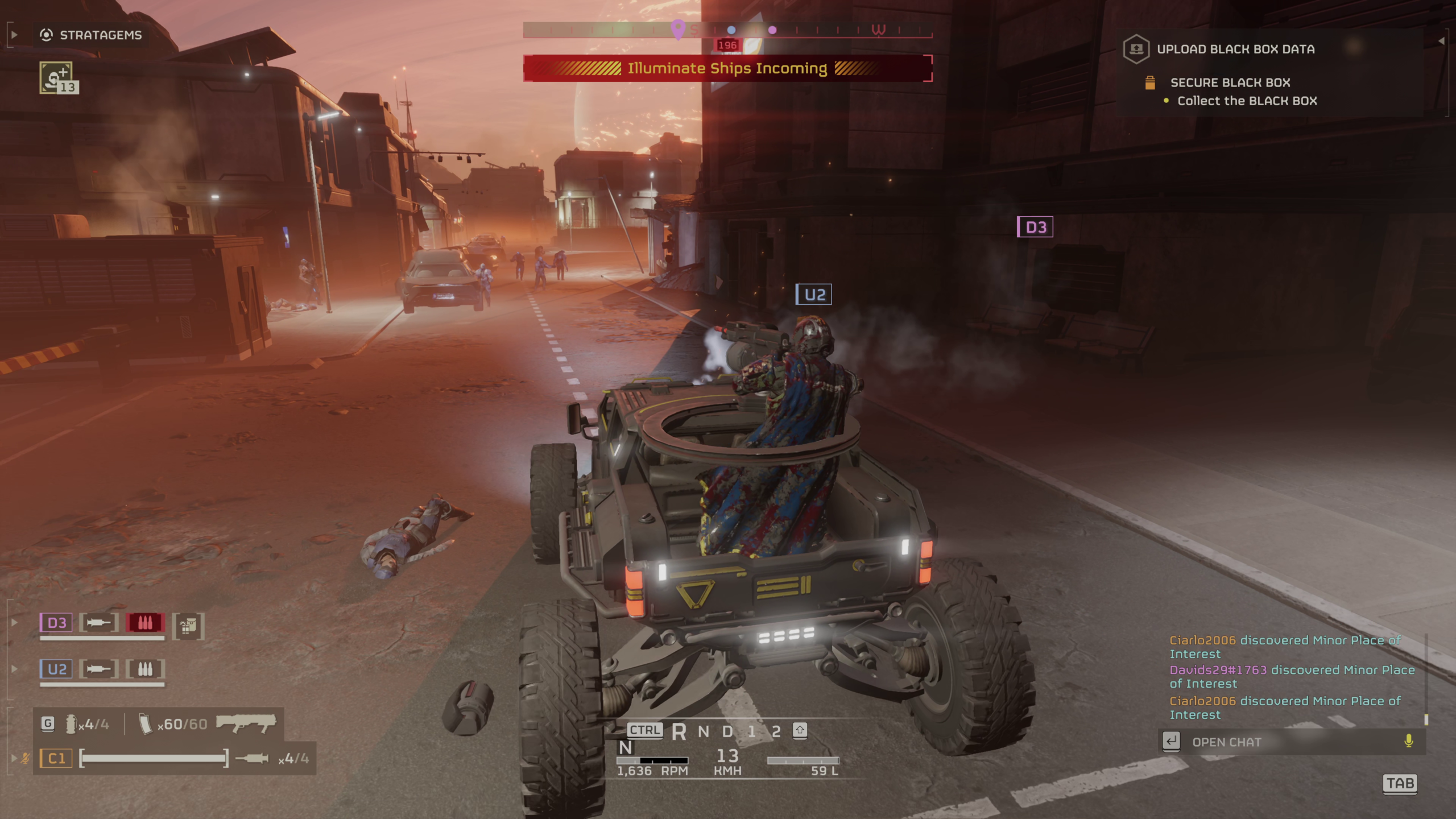Click the grenade count icon
The height and width of the screenshot is (819, 1456).
(x=71, y=724)
